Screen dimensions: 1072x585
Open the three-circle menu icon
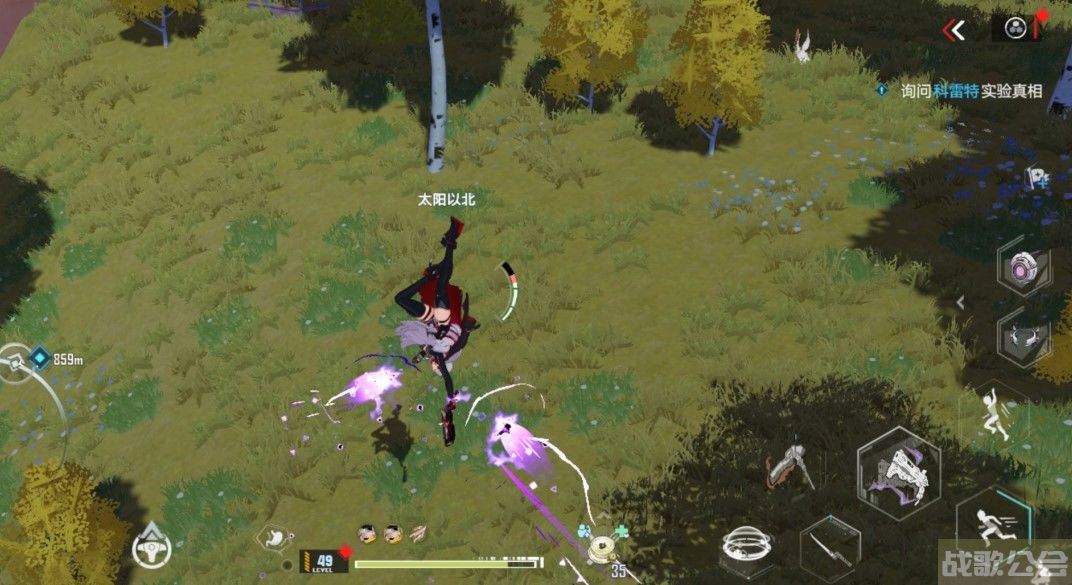[x=1014, y=28]
